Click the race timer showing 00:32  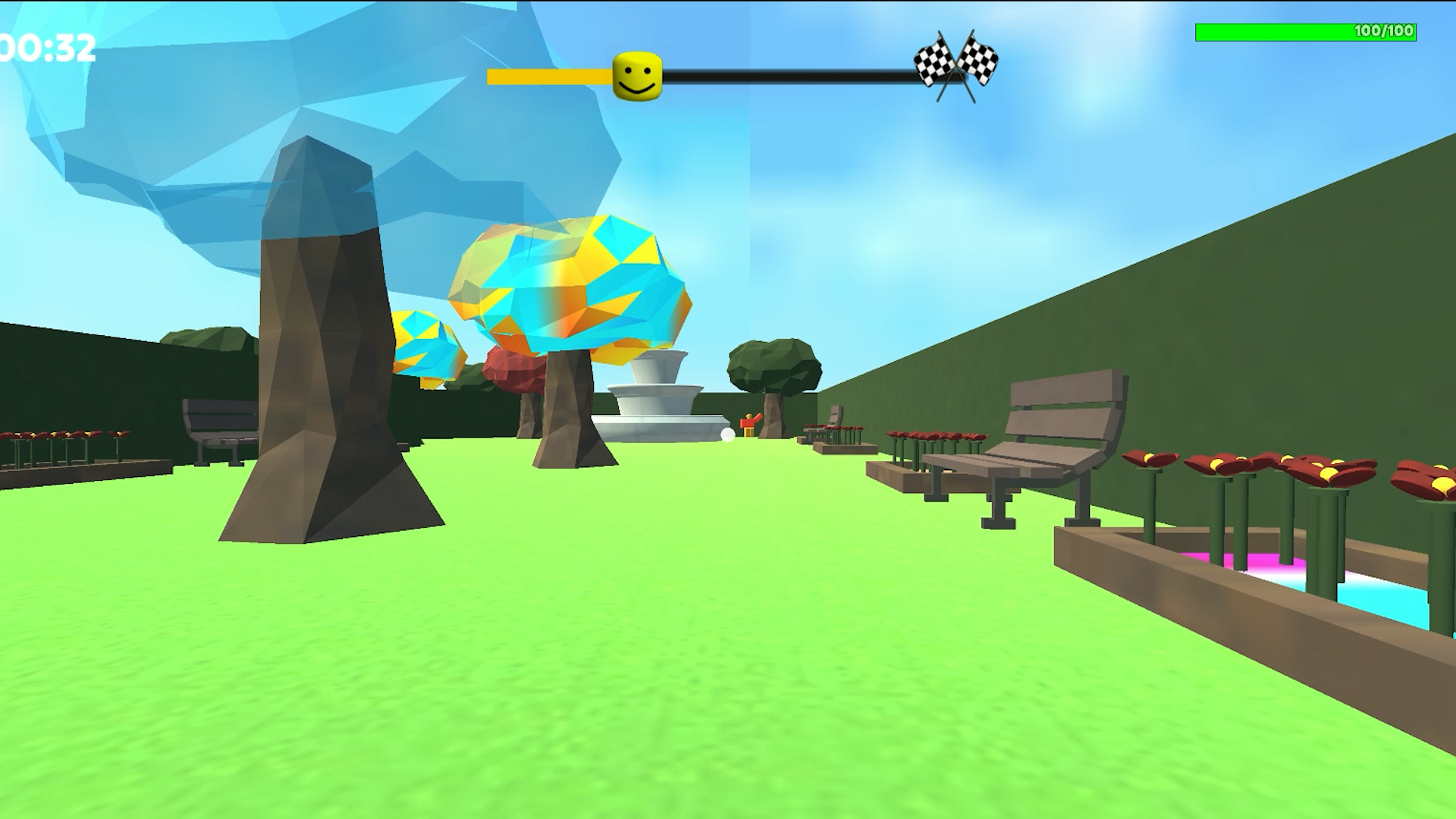(45, 47)
